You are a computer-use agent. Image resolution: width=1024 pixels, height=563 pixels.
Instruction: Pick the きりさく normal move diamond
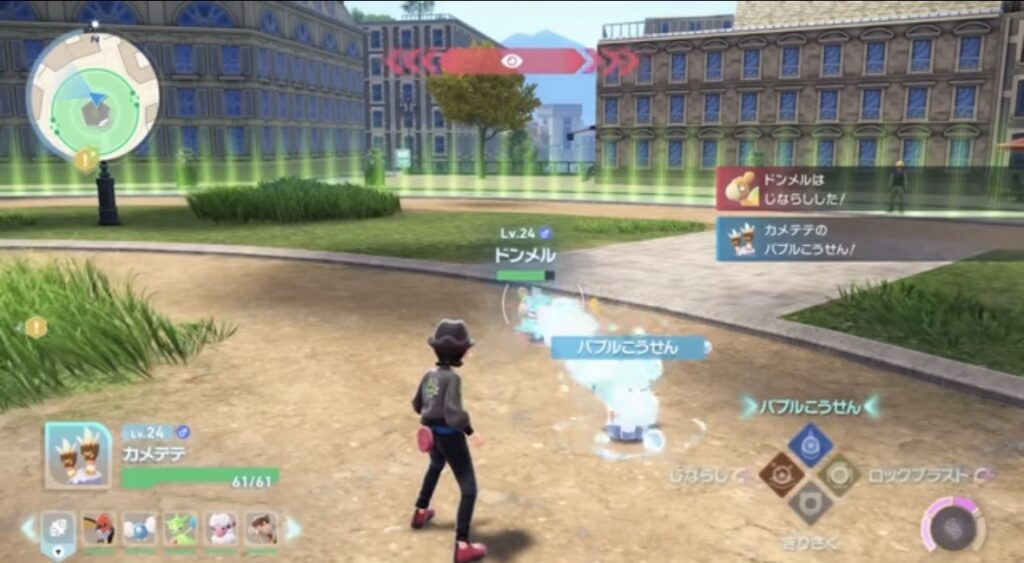tap(810, 503)
